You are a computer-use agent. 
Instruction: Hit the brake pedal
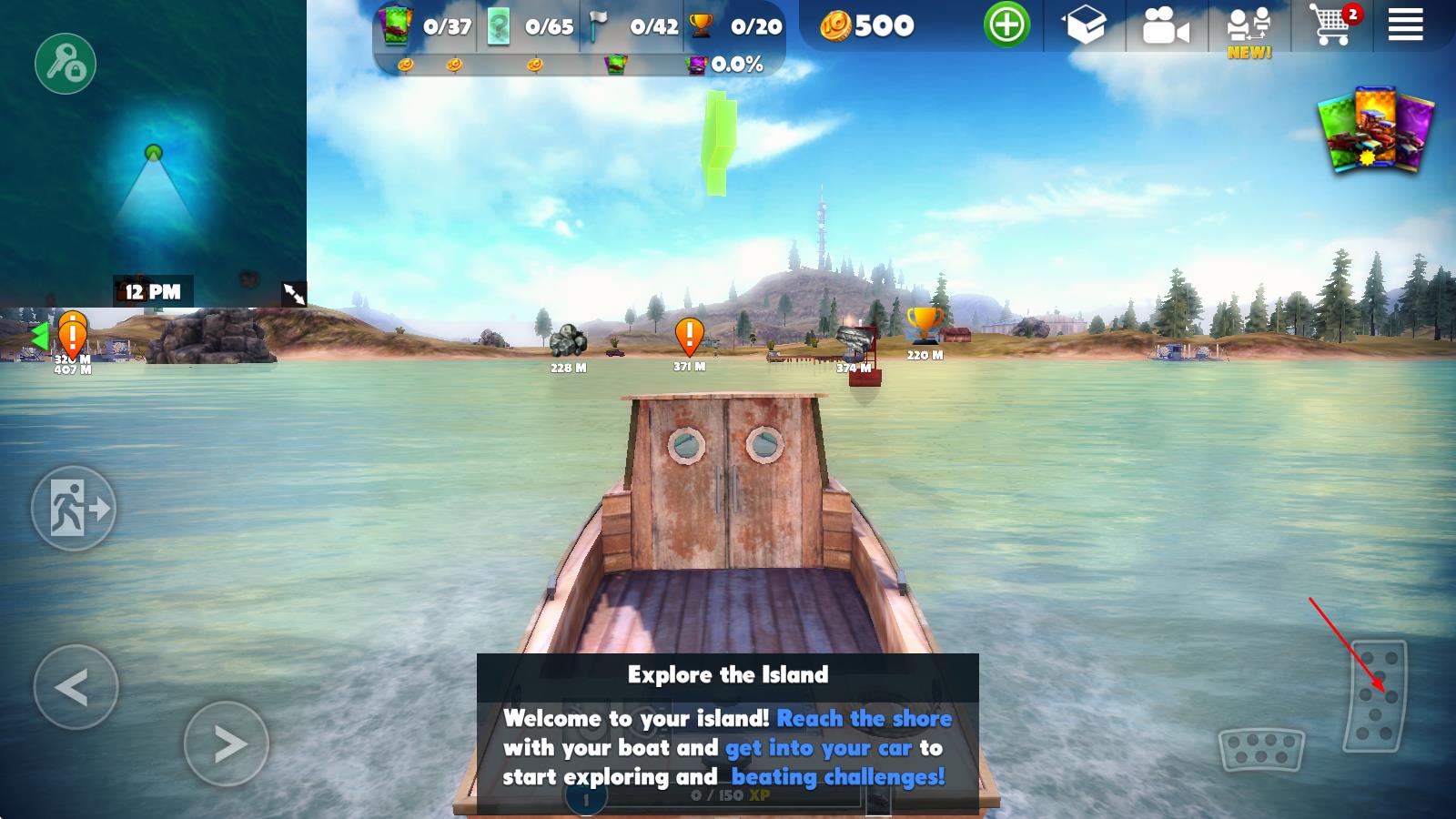[x=1260, y=749]
